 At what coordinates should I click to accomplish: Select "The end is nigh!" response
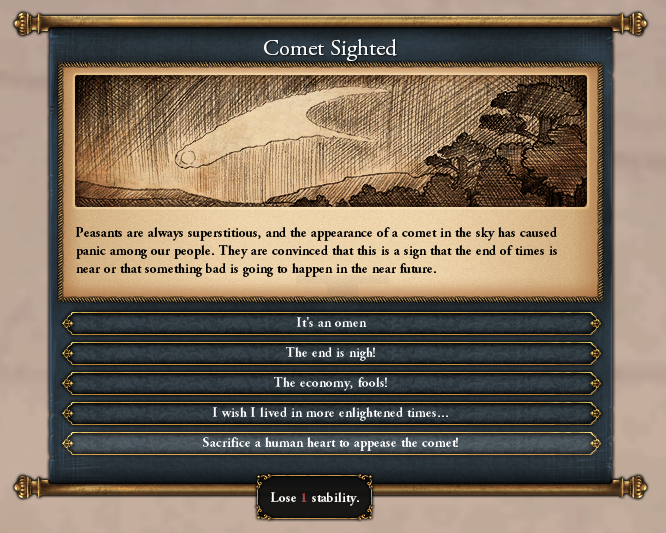(331, 353)
